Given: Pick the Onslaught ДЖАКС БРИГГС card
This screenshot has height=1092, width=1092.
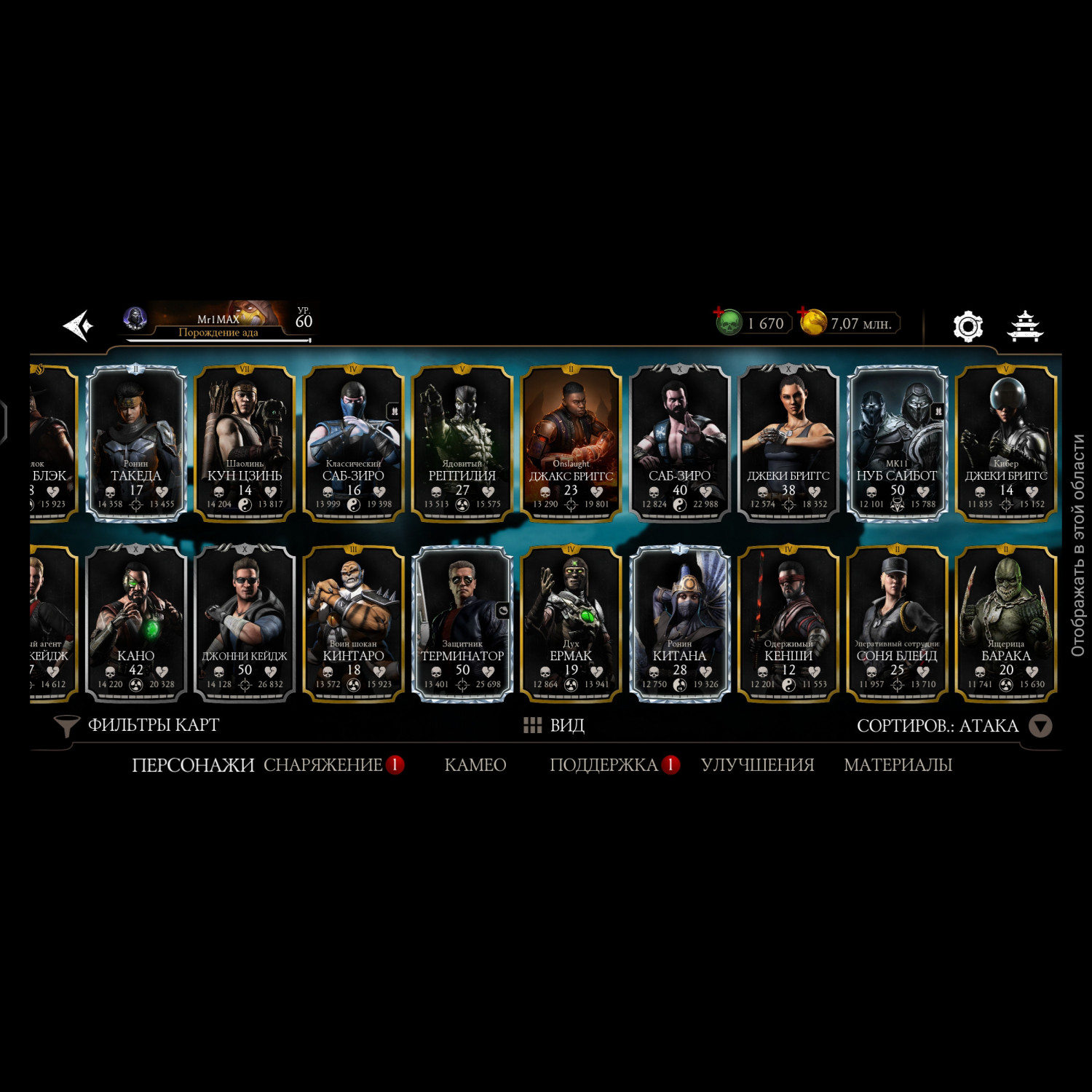Looking at the screenshot, I should [x=571, y=443].
